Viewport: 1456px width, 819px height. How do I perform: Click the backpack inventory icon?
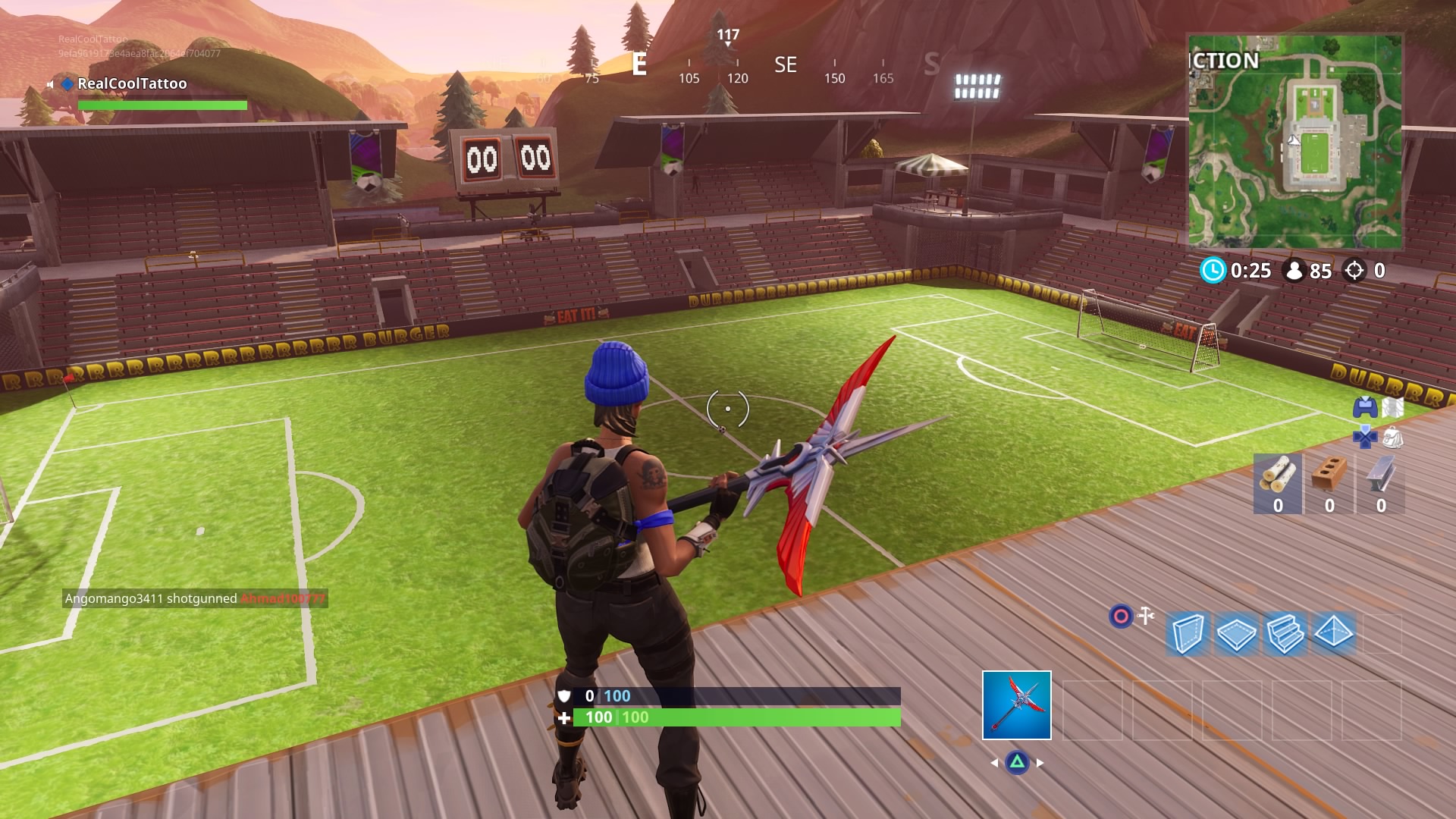coord(1395,438)
